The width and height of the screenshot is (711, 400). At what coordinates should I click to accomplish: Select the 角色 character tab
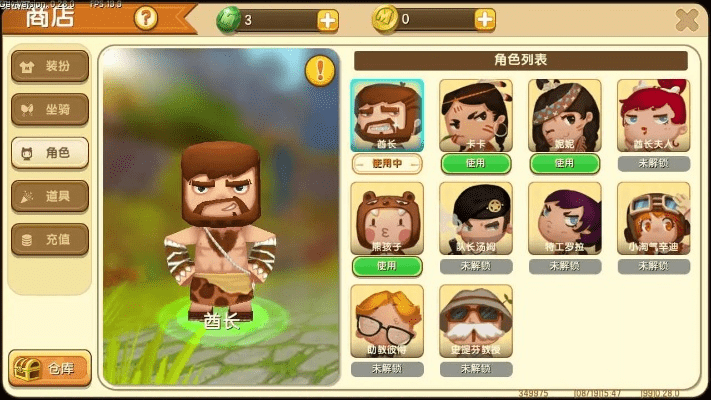point(49,153)
